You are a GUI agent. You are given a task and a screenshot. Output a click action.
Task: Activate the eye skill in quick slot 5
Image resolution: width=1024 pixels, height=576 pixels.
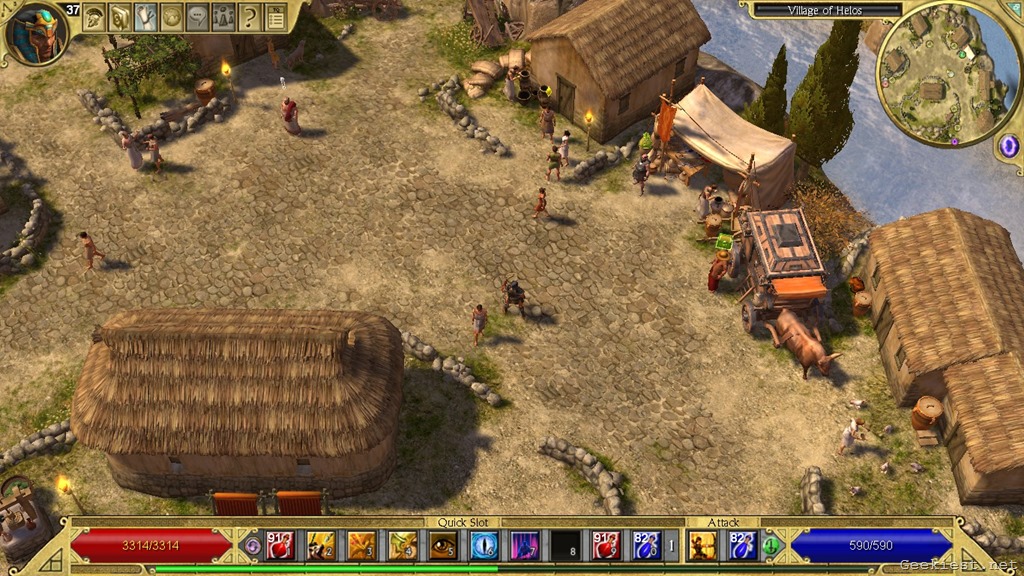click(x=443, y=545)
